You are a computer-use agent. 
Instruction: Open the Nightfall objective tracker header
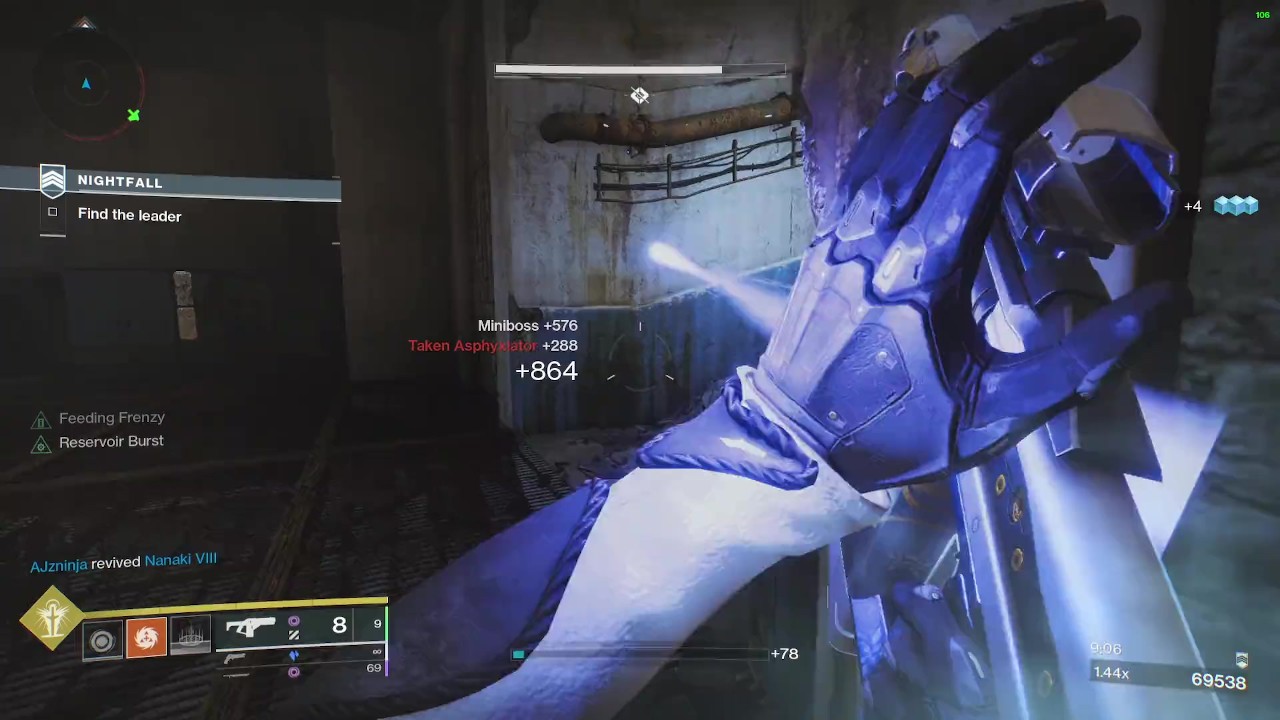click(120, 182)
